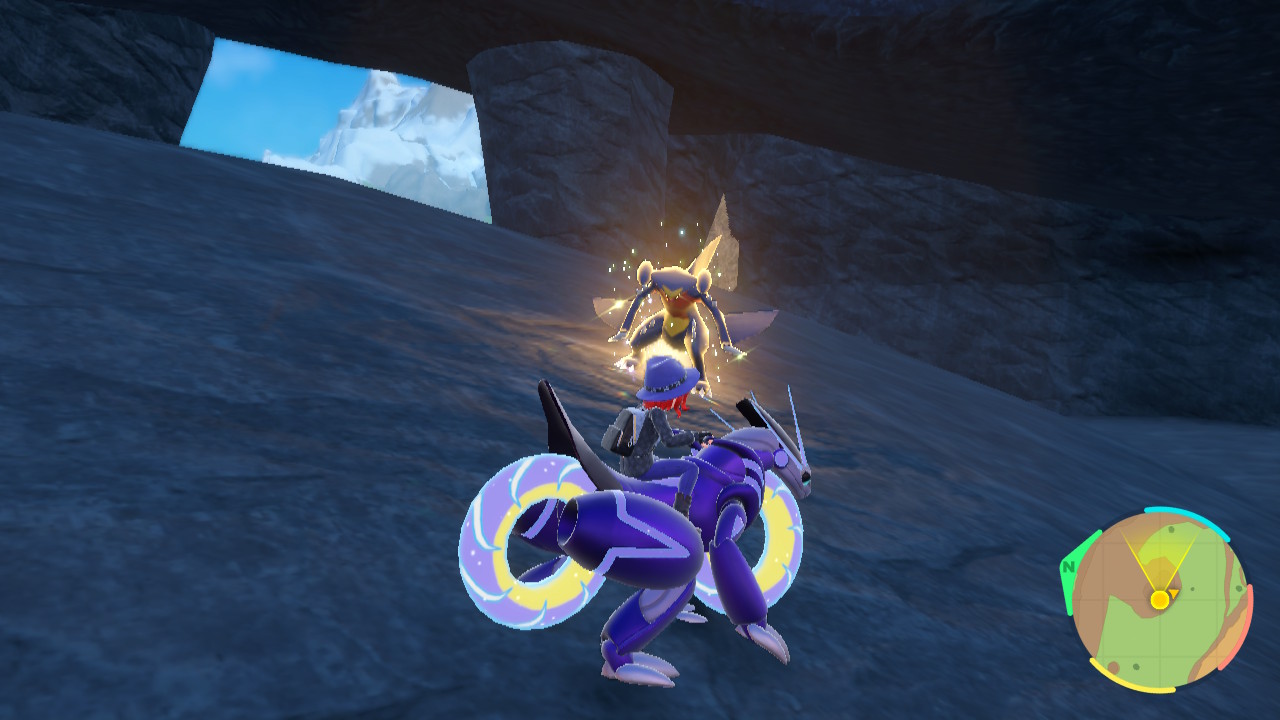Select the yellow player position marker on minimap
The height and width of the screenshot is (720, 1280).
tap(1159, 600)
